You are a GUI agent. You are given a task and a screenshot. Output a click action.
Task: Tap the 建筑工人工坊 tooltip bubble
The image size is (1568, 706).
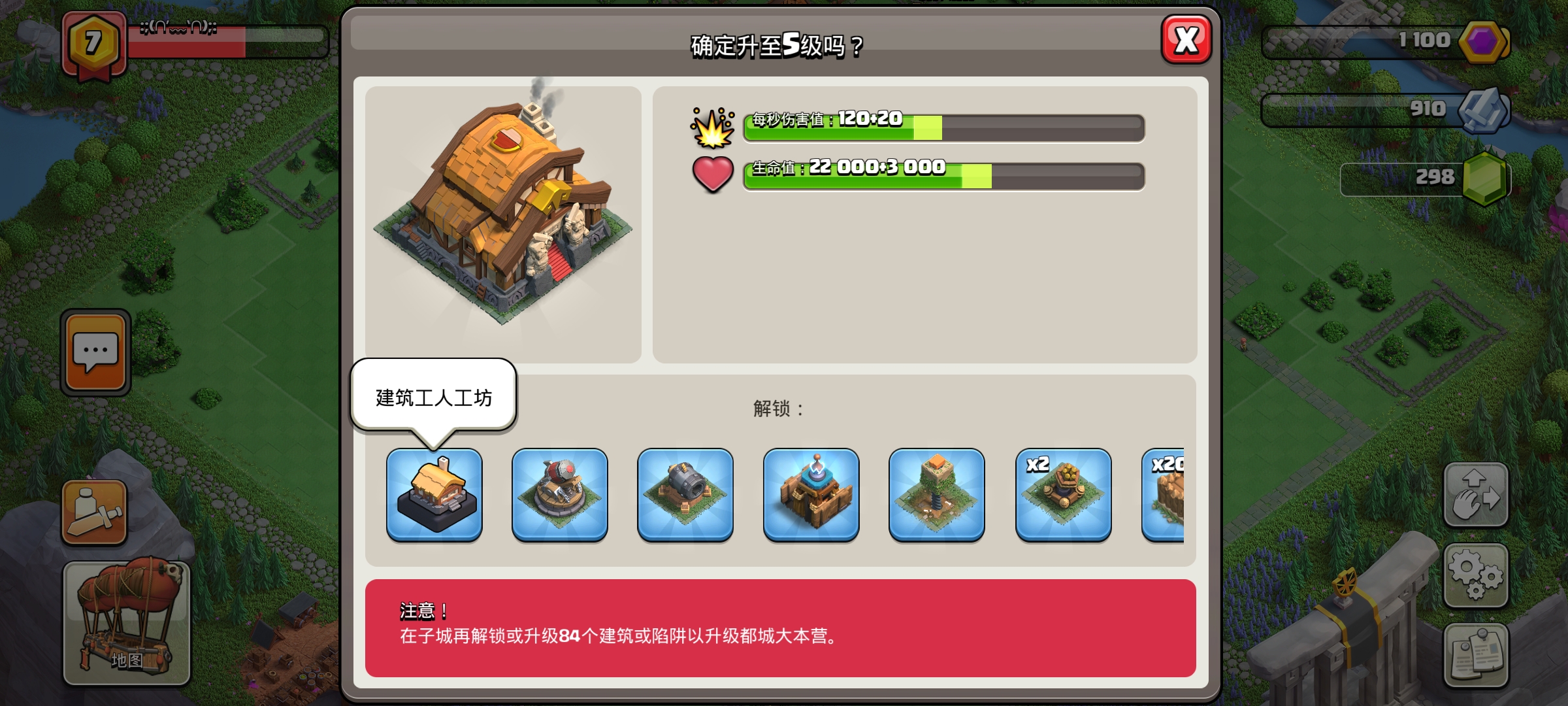434,395
